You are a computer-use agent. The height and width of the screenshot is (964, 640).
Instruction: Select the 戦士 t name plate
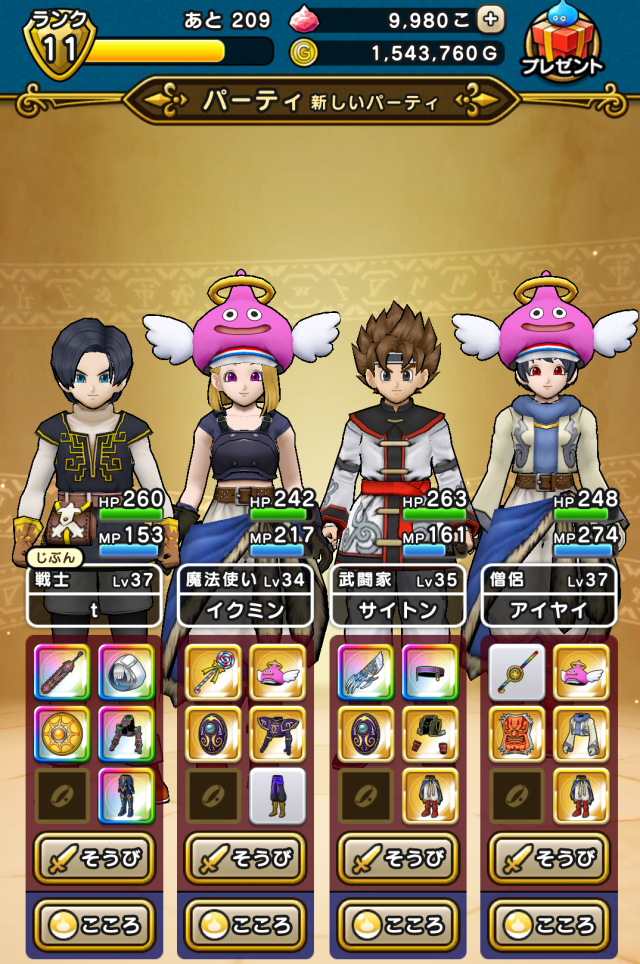pos(96,596)
